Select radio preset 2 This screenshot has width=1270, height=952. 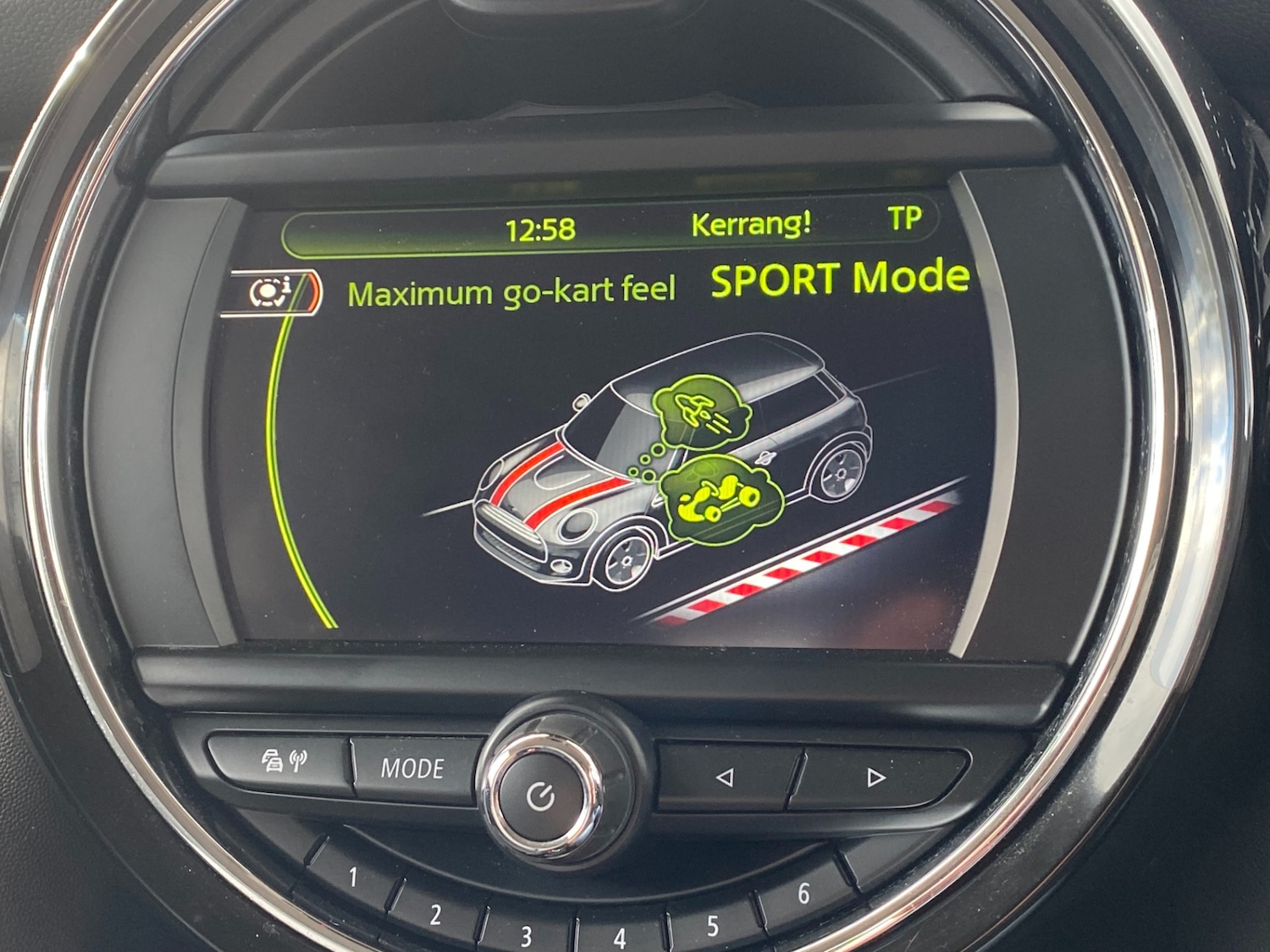(x=435, y=914)
